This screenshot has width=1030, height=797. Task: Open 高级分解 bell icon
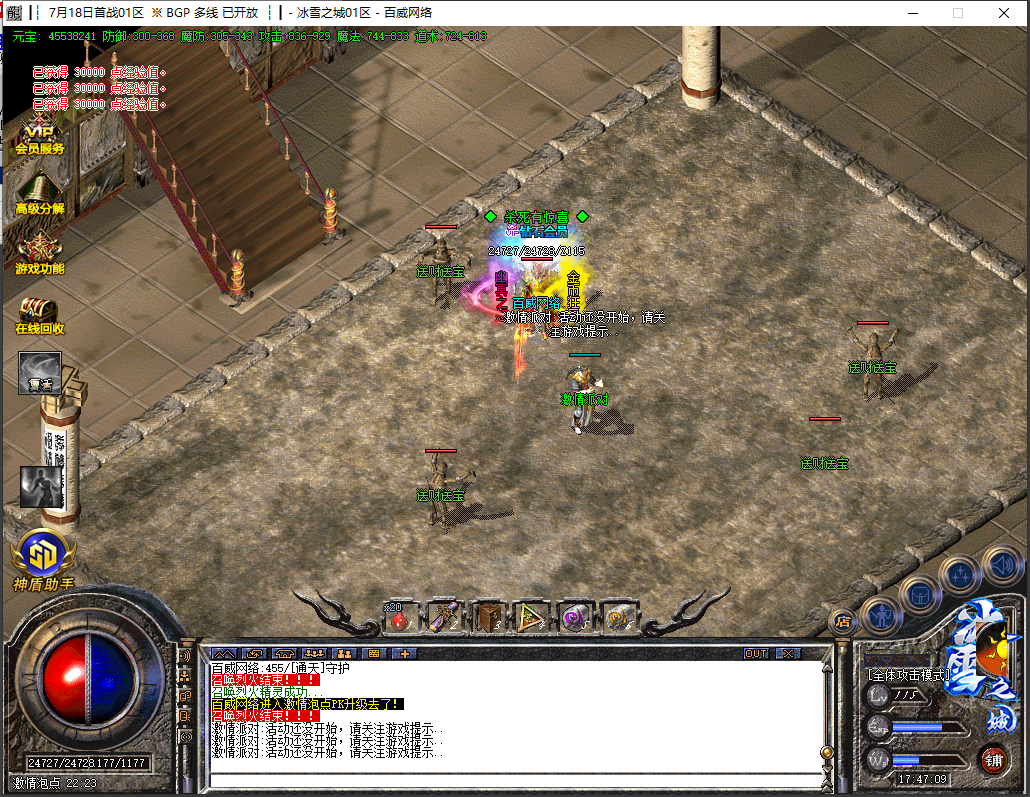39,193
